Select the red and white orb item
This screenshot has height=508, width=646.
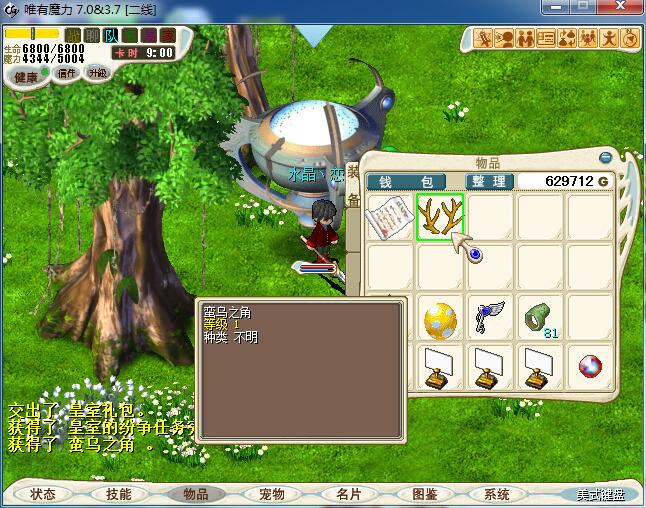coord(590,367)
